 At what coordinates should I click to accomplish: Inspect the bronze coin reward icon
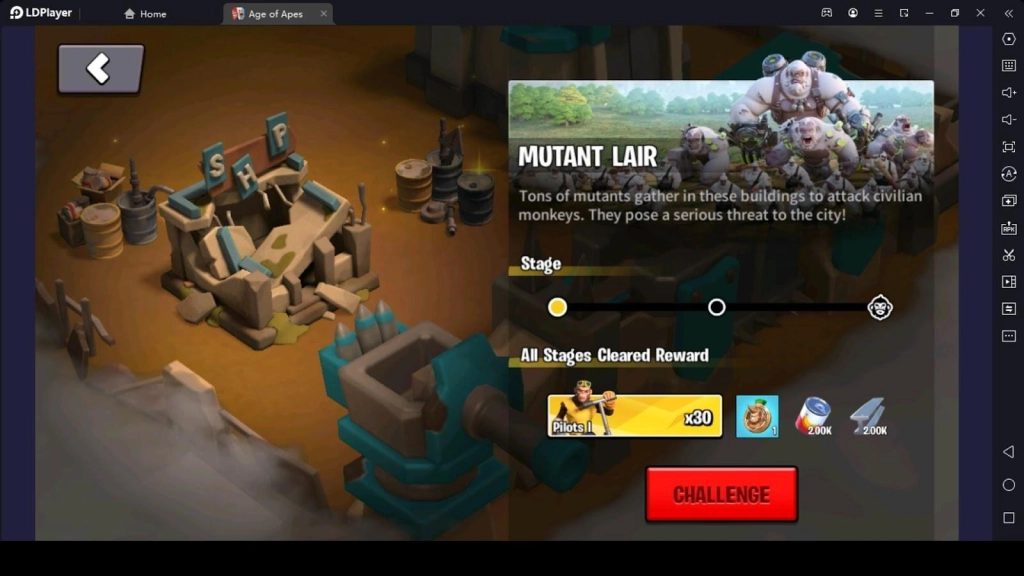point(757,416)
